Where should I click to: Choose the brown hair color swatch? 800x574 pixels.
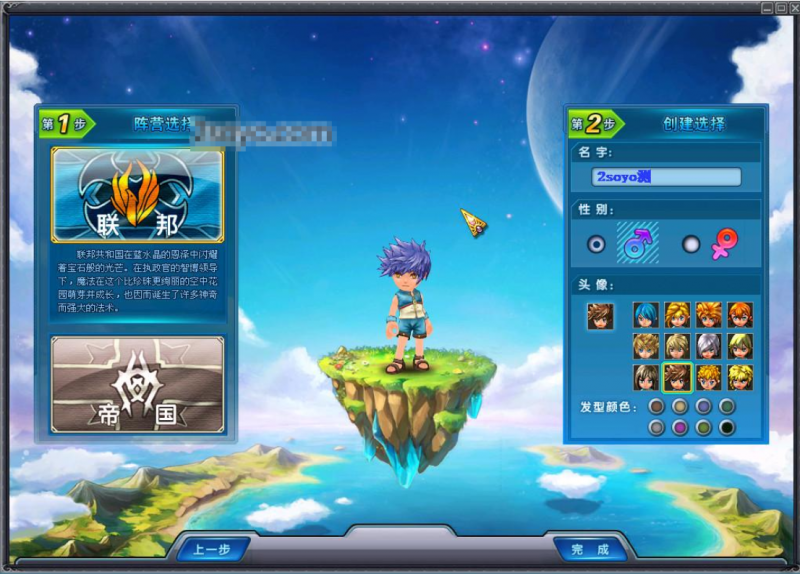tap(656, 407)
